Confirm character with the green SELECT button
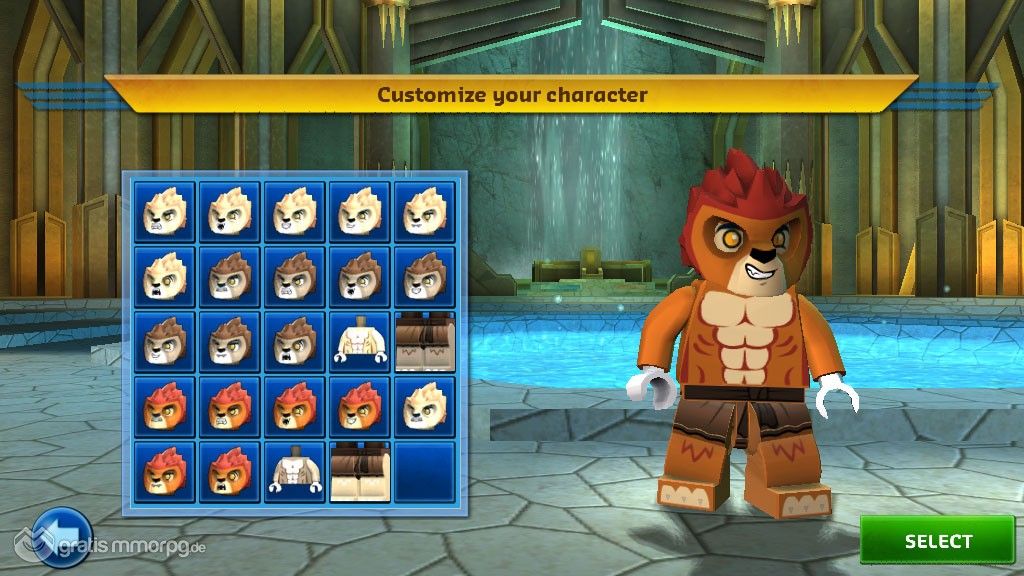The image size is (1024, 576). tap(937, 541)
